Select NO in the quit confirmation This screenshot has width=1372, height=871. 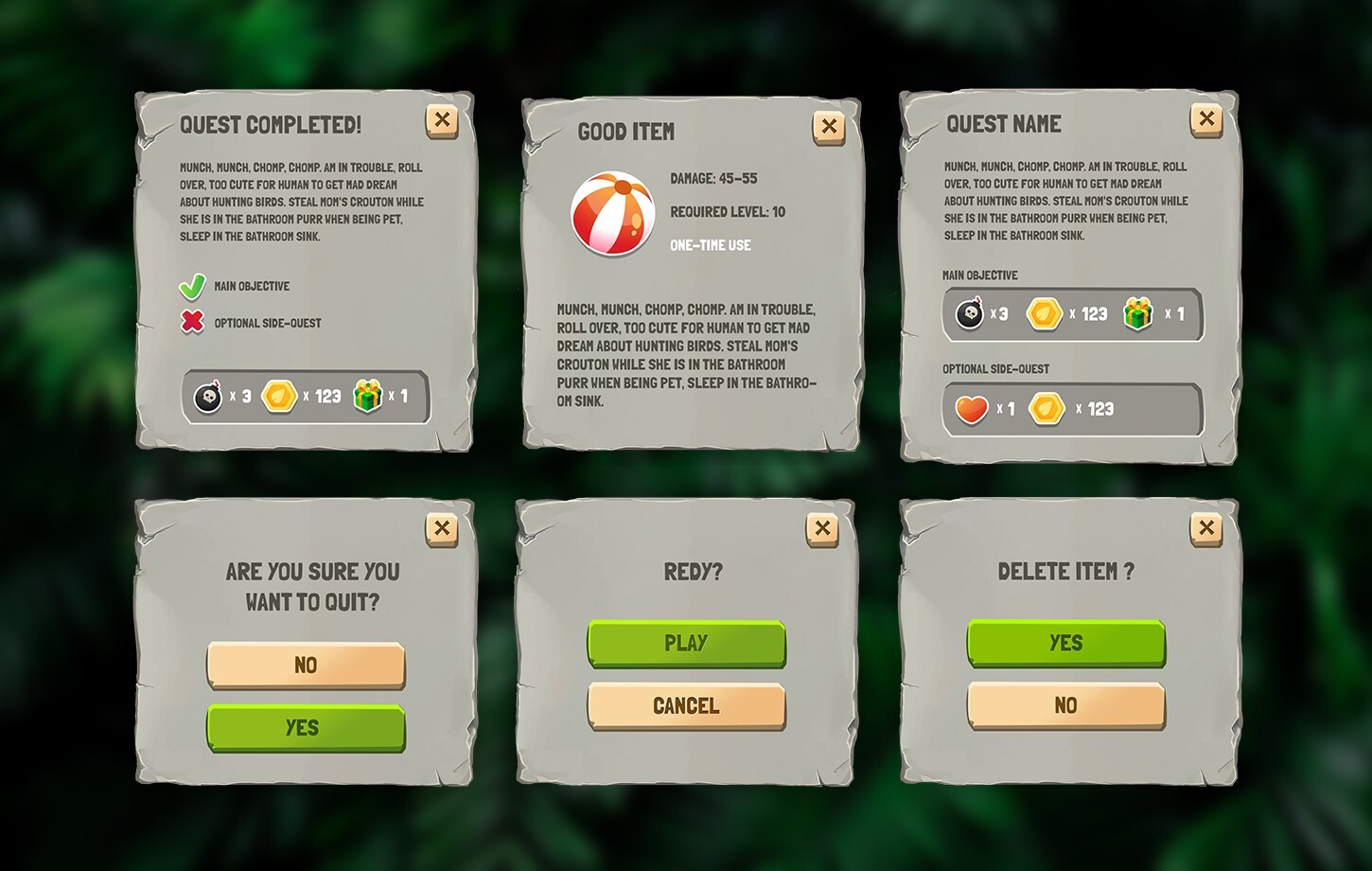tap(306, 665)
